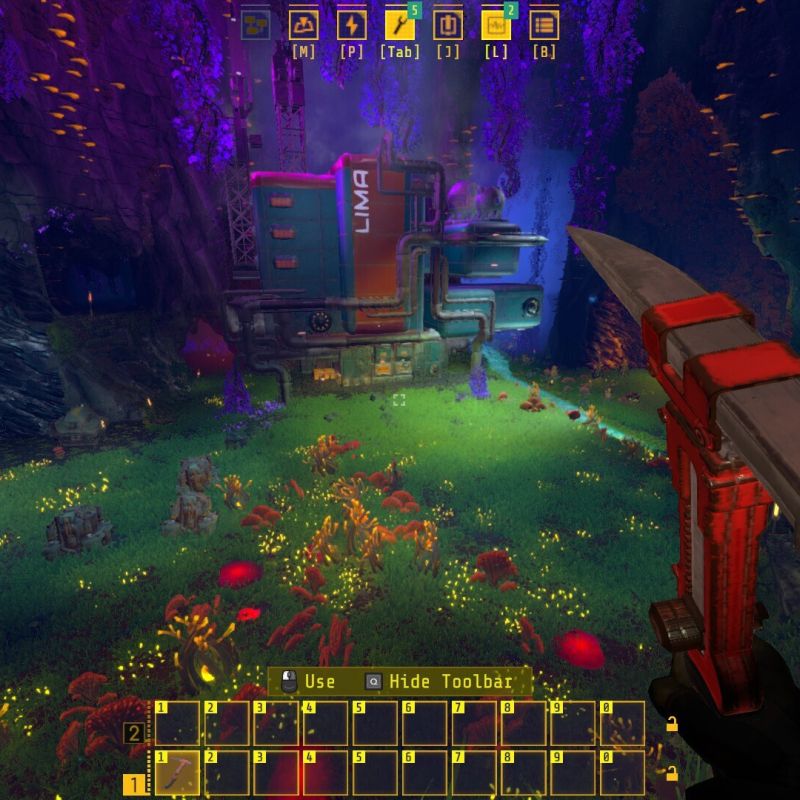Toggle the padlock on the upper toolbar row
Image resolution: width=800 pixels, height=800 pixels.
click(x=672, y=724)
